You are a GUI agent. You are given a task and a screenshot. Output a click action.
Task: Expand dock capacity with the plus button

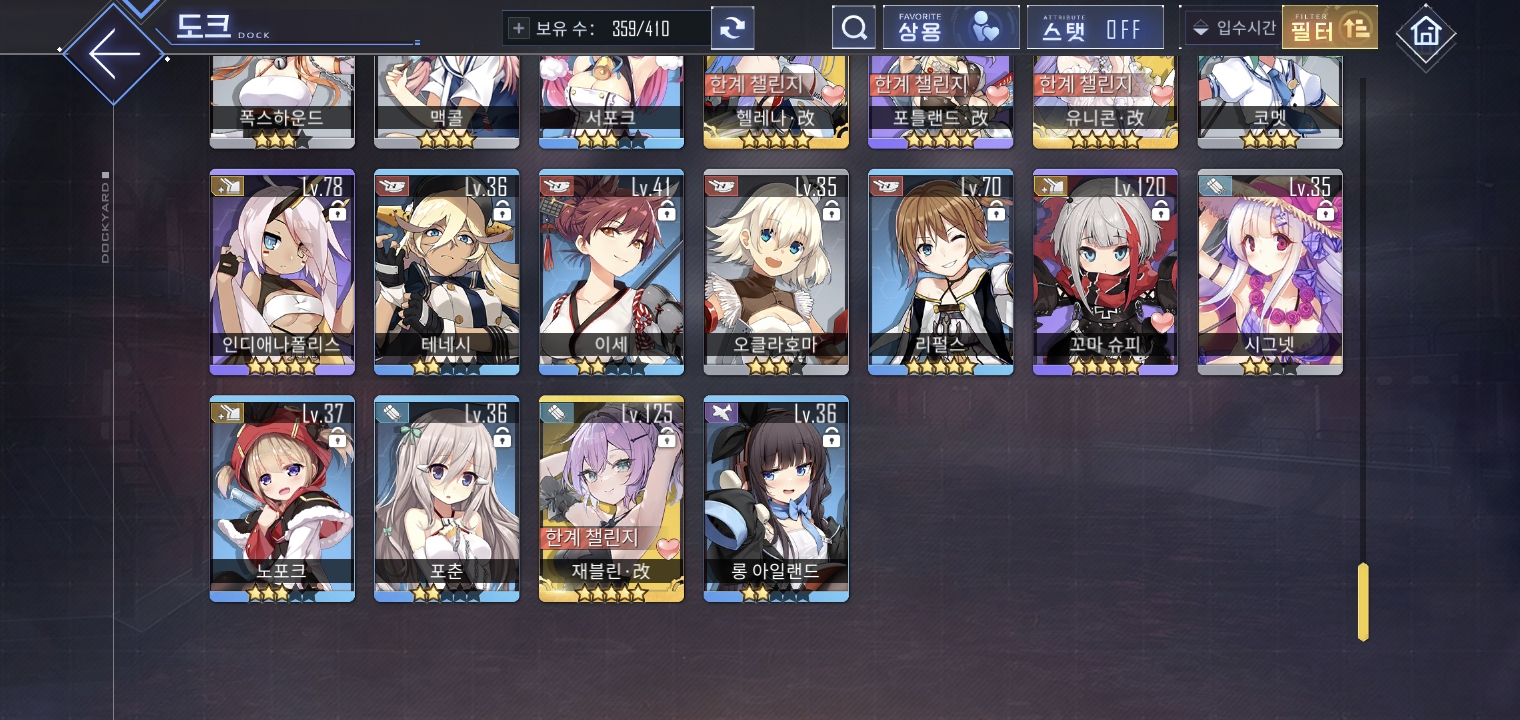tap(518, 28)
